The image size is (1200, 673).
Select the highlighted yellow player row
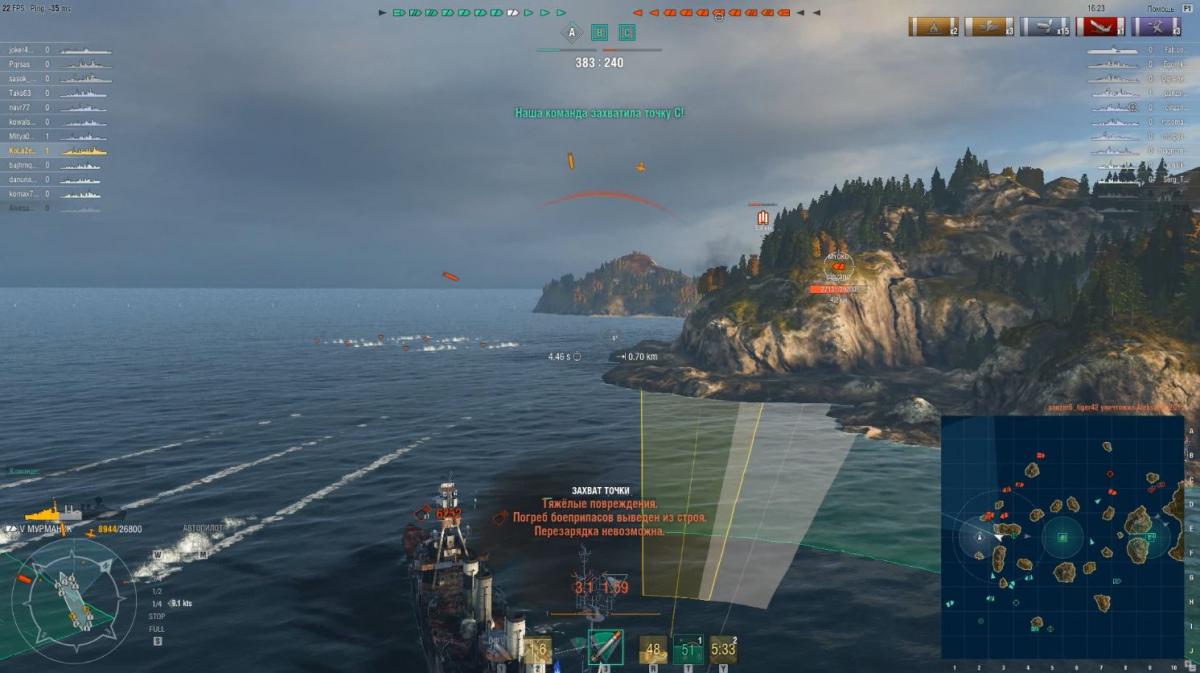pos(56,150)
